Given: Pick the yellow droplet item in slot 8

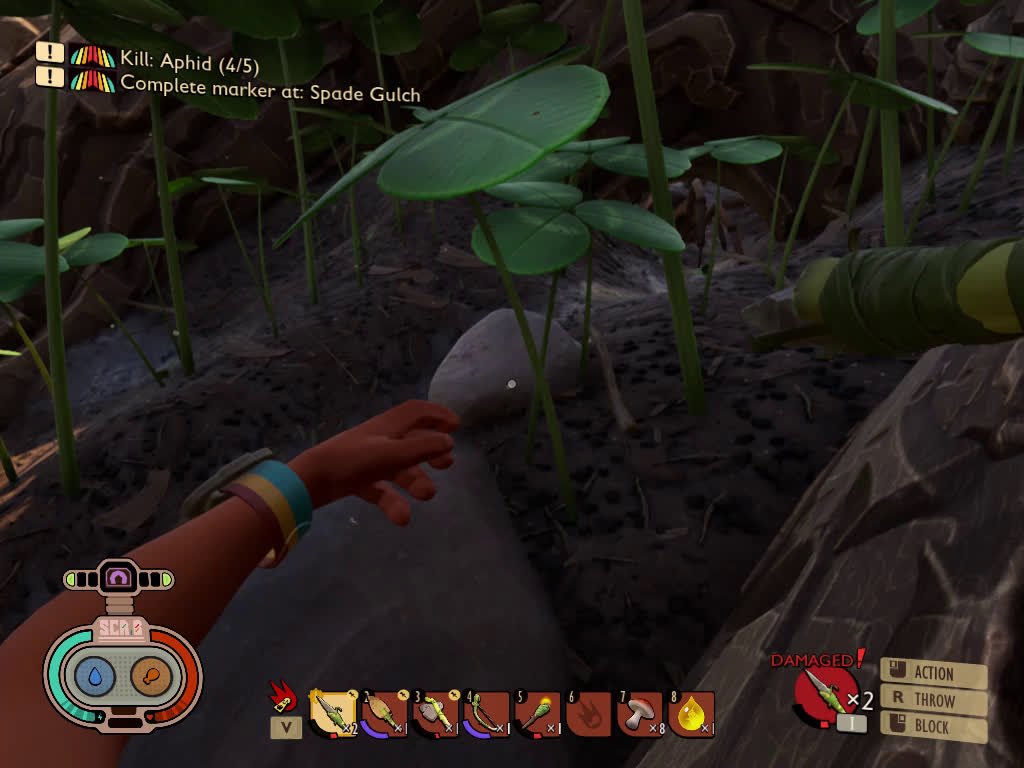Looking at the screenshot, I should tap(691, 713).
